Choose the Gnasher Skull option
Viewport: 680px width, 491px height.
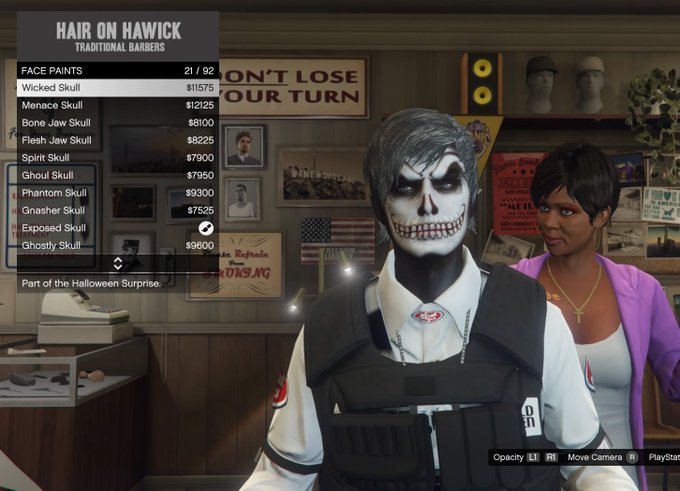(117, 211)
